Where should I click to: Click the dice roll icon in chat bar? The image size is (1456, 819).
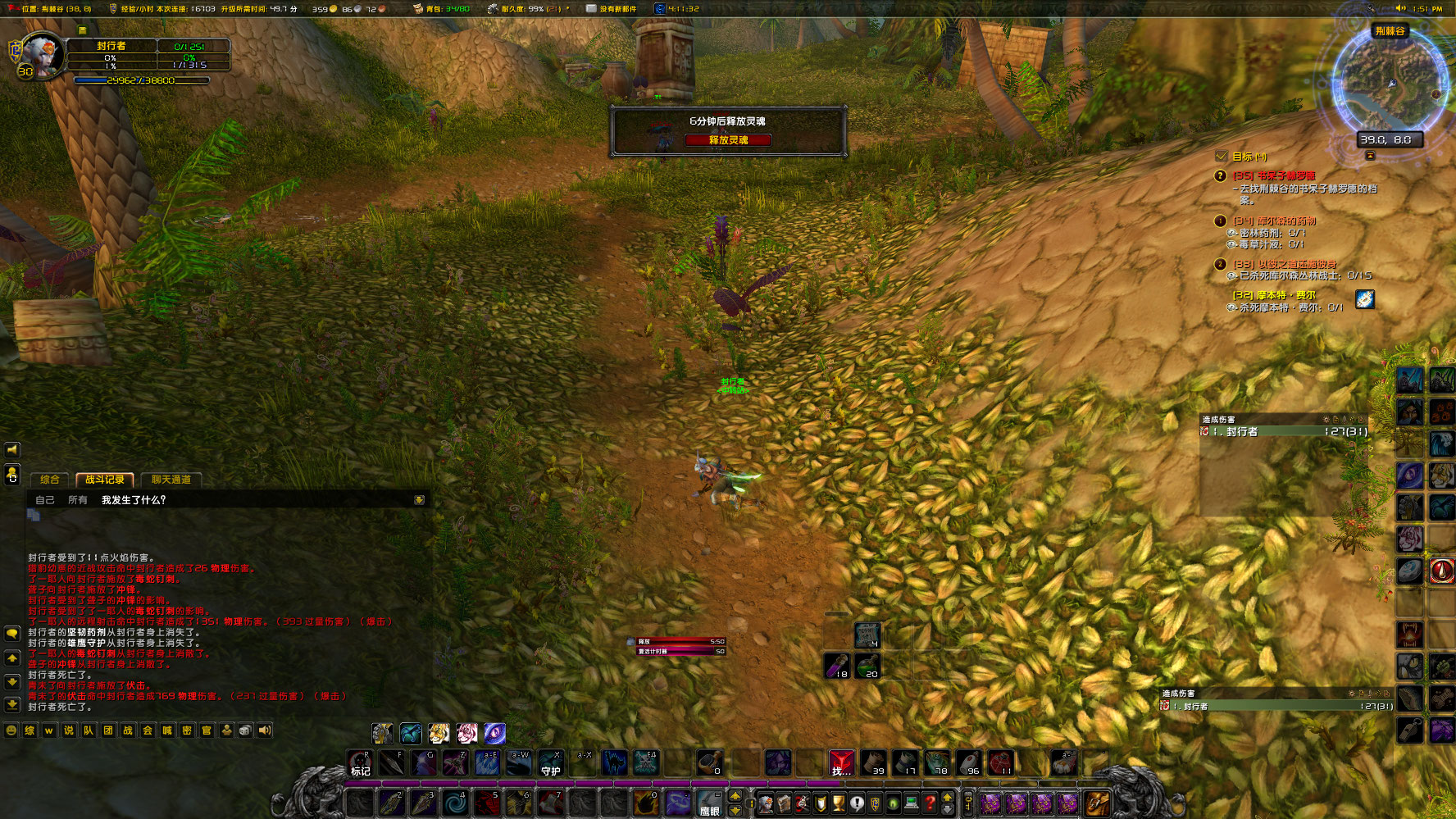click(x=245, y=730)
